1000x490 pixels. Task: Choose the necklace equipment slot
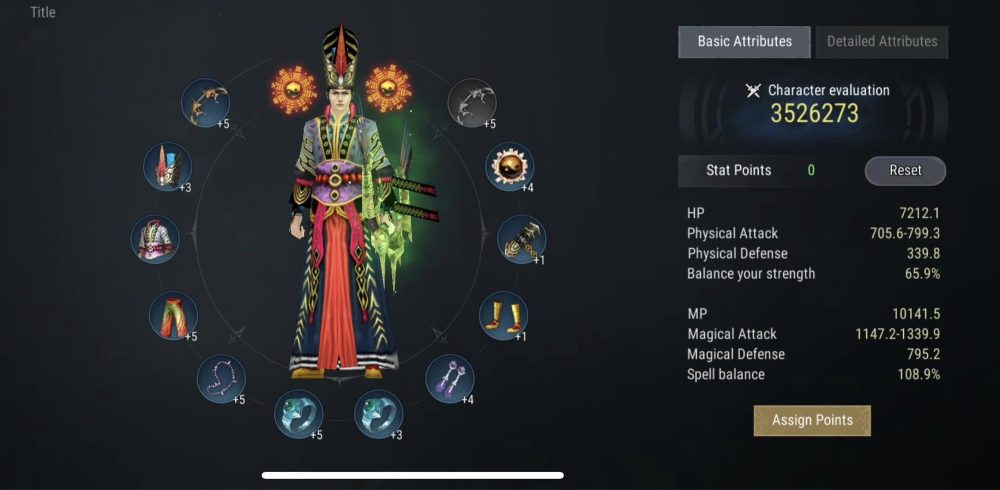coord(221,379)
